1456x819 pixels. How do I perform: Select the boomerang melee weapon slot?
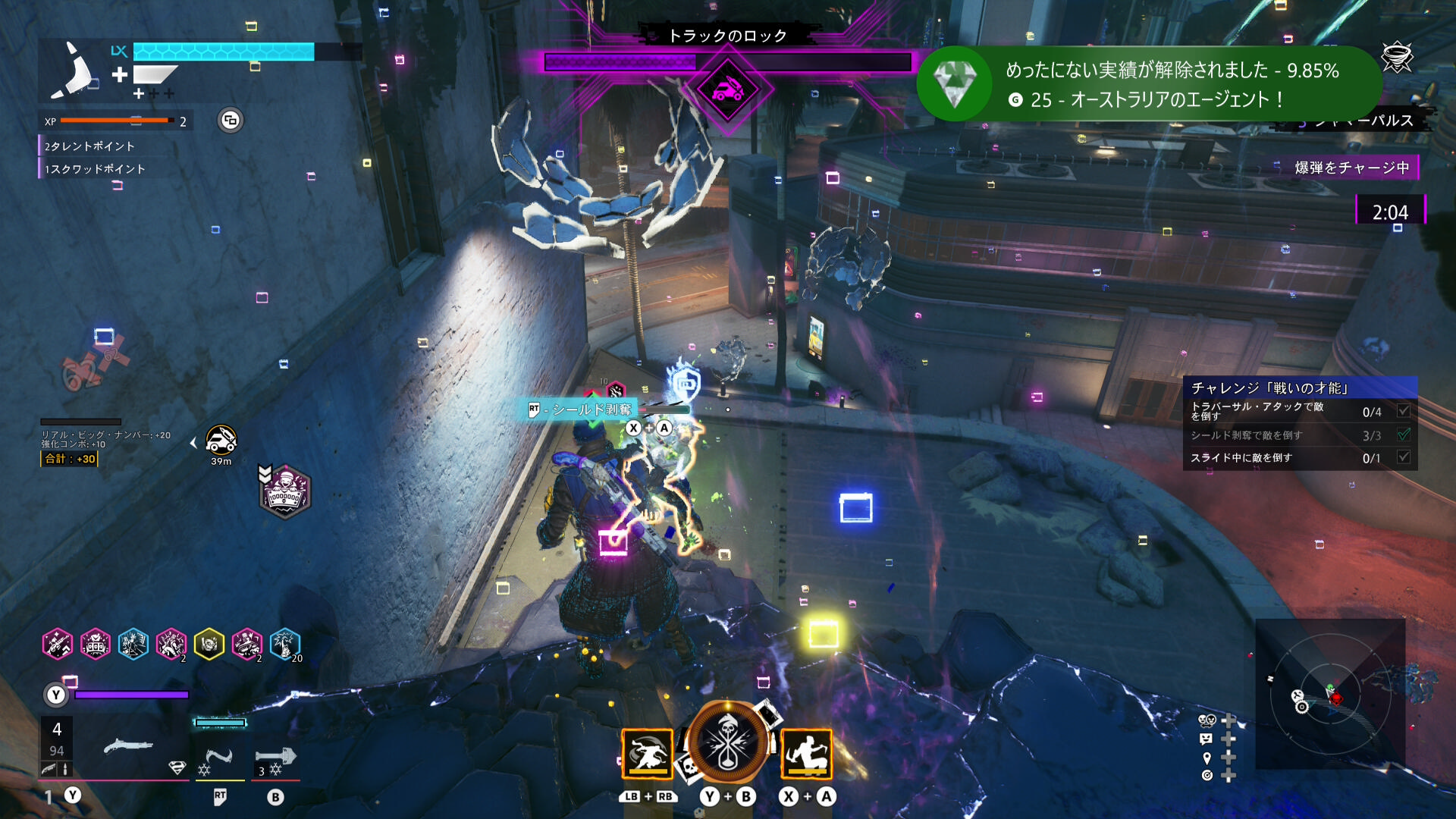(x=219, y=758)
